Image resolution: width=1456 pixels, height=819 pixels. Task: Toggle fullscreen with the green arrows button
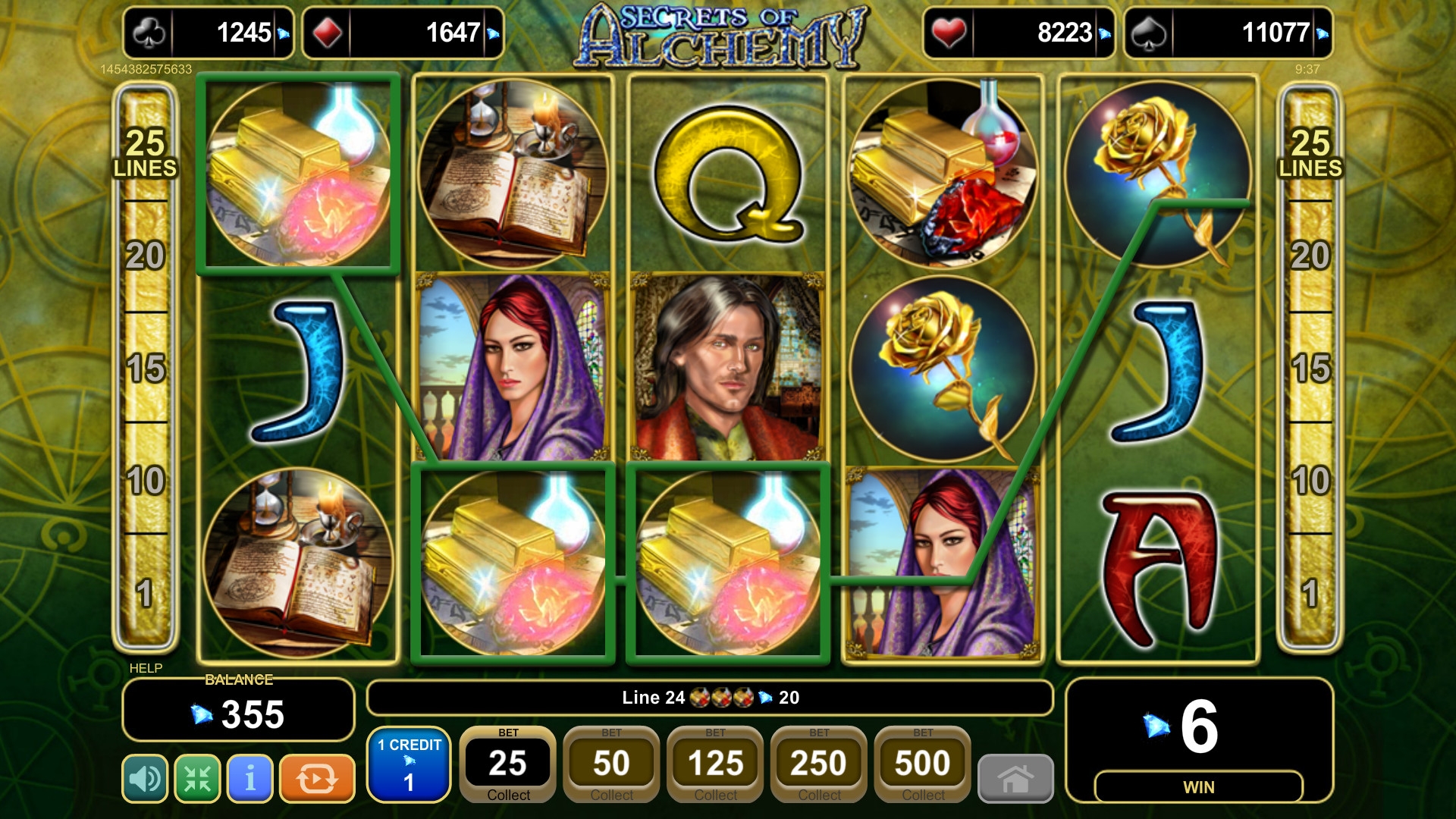click(197, 778)
